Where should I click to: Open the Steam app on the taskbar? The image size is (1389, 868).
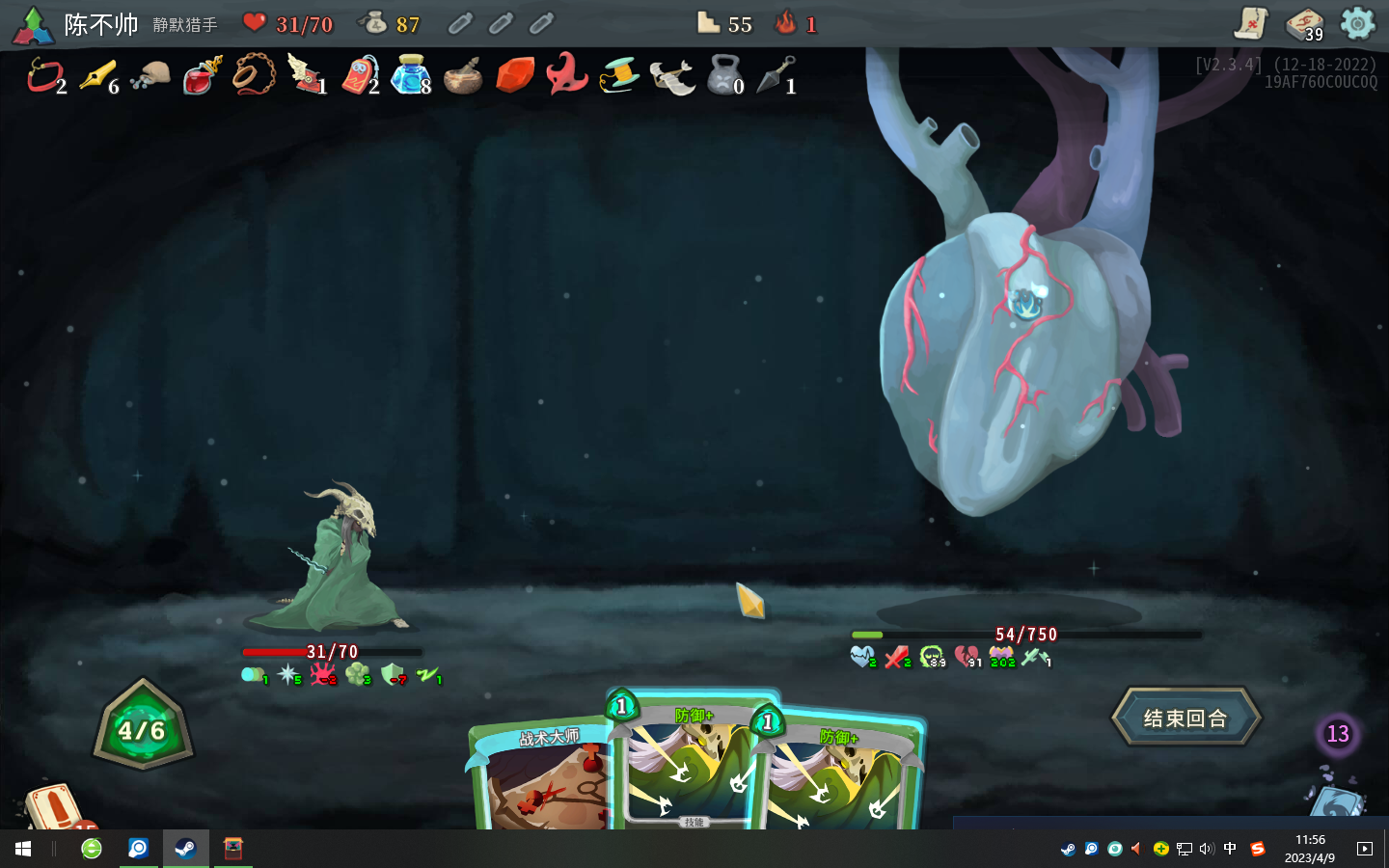pyautogui.click(x=185, y=849)
